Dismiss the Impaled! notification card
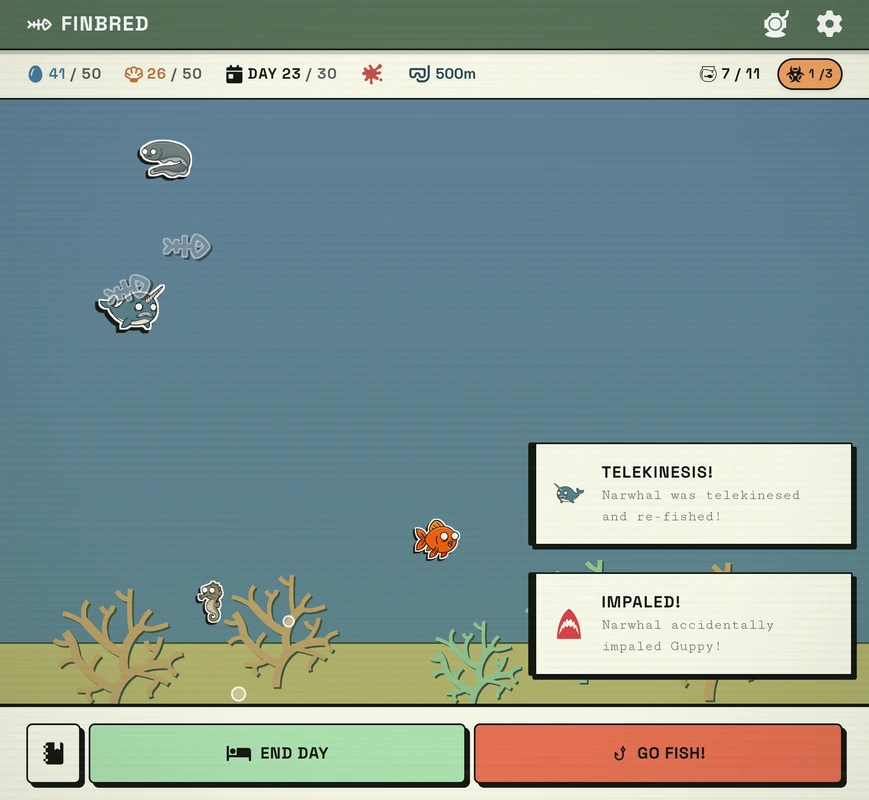869x800 pixels. point(692,624)
